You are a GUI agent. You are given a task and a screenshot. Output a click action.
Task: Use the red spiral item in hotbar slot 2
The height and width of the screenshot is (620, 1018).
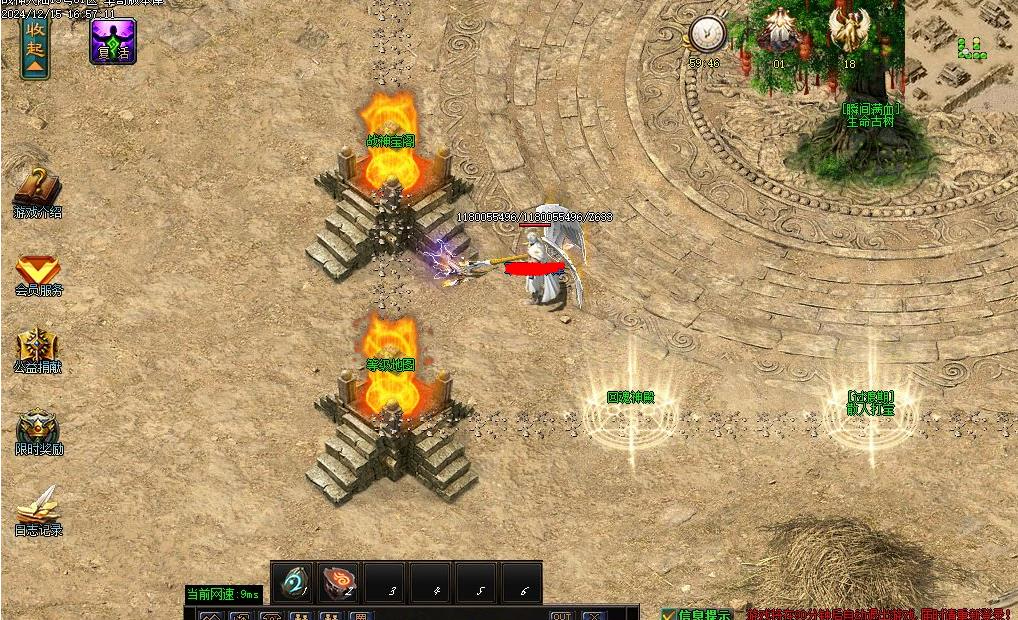coord(340,583)
